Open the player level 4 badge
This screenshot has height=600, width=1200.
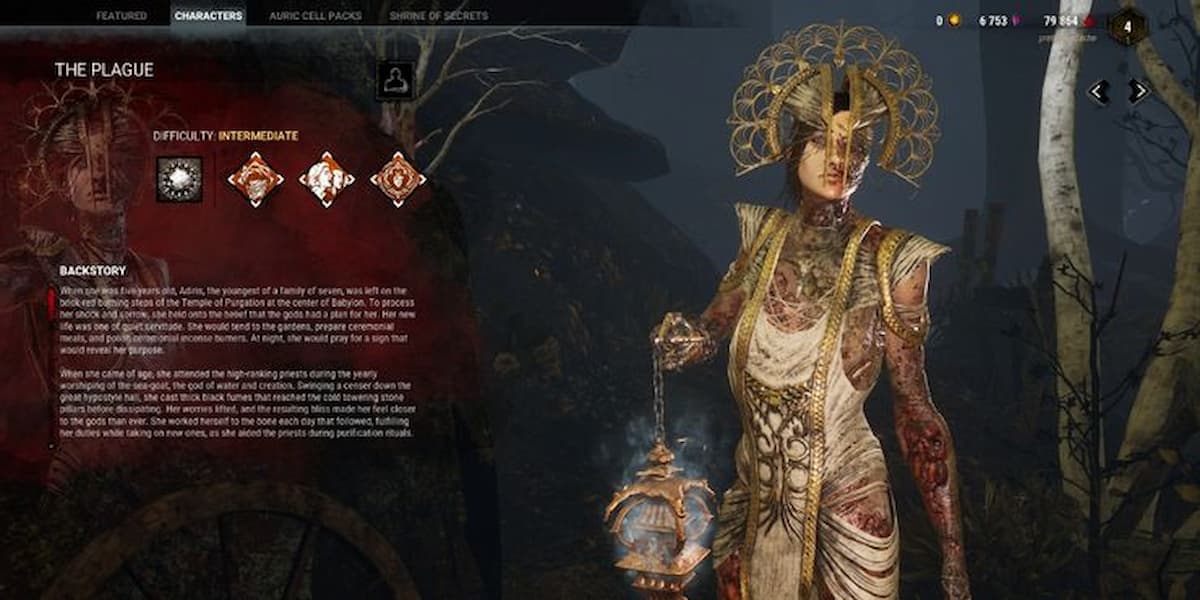point(1128,26)
